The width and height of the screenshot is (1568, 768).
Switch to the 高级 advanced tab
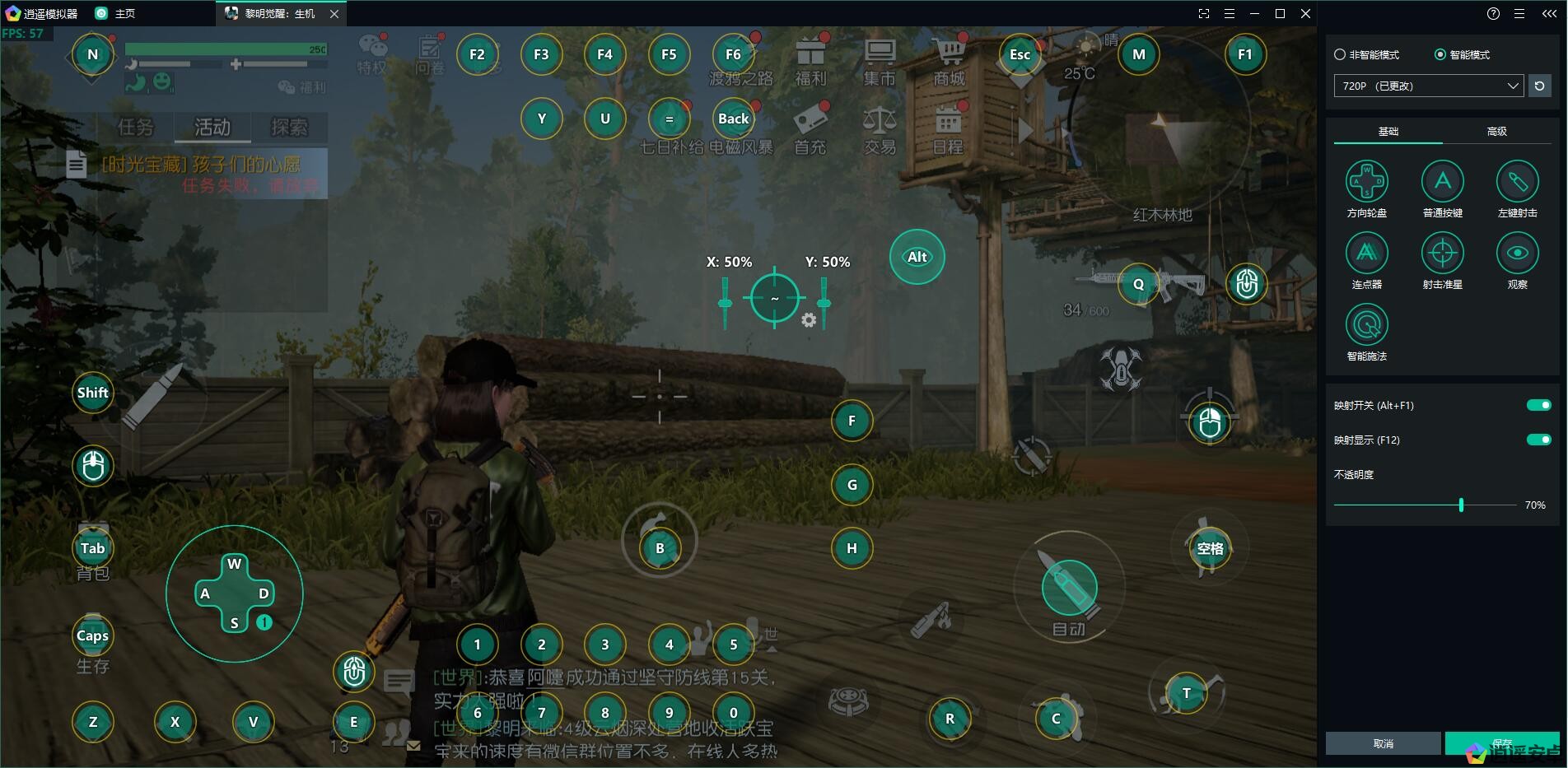click(x=1496, y=132)
